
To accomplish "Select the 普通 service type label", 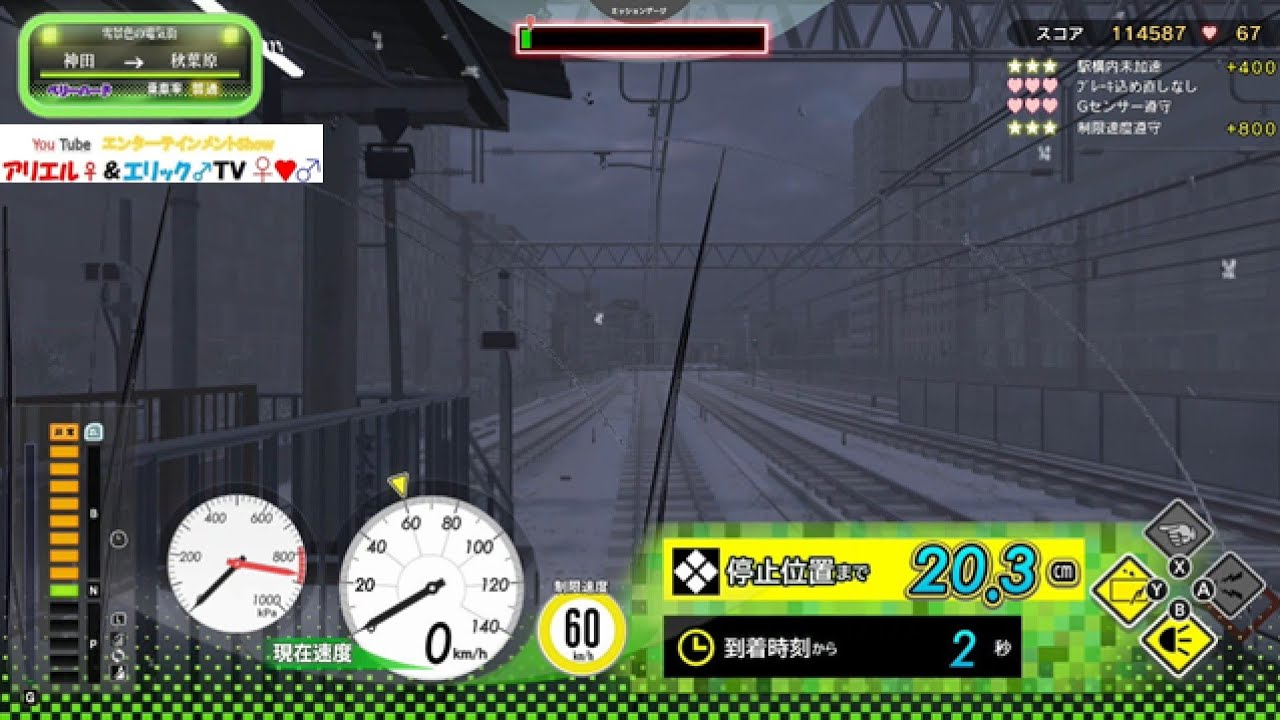I will coord(204,89).
